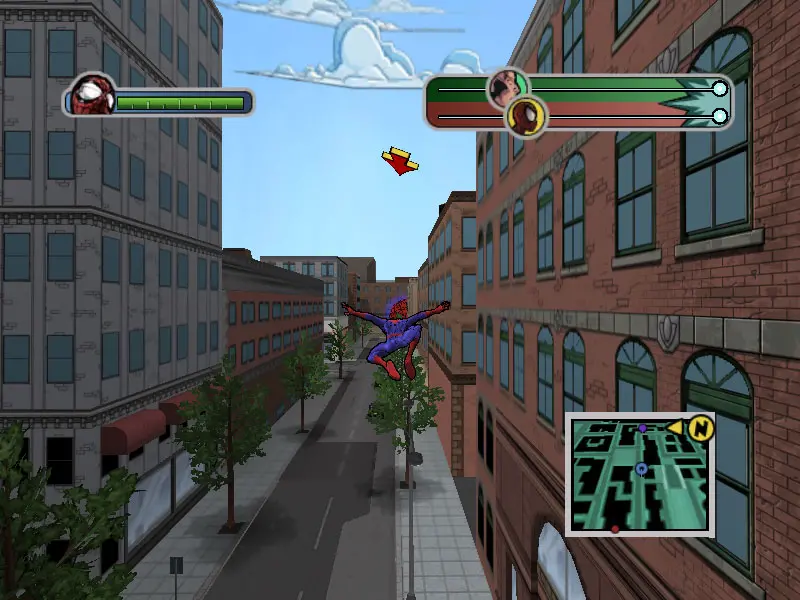800x600 pixels.
Task: Click the red and yellow objective arrow
Action: coord(400,160)
